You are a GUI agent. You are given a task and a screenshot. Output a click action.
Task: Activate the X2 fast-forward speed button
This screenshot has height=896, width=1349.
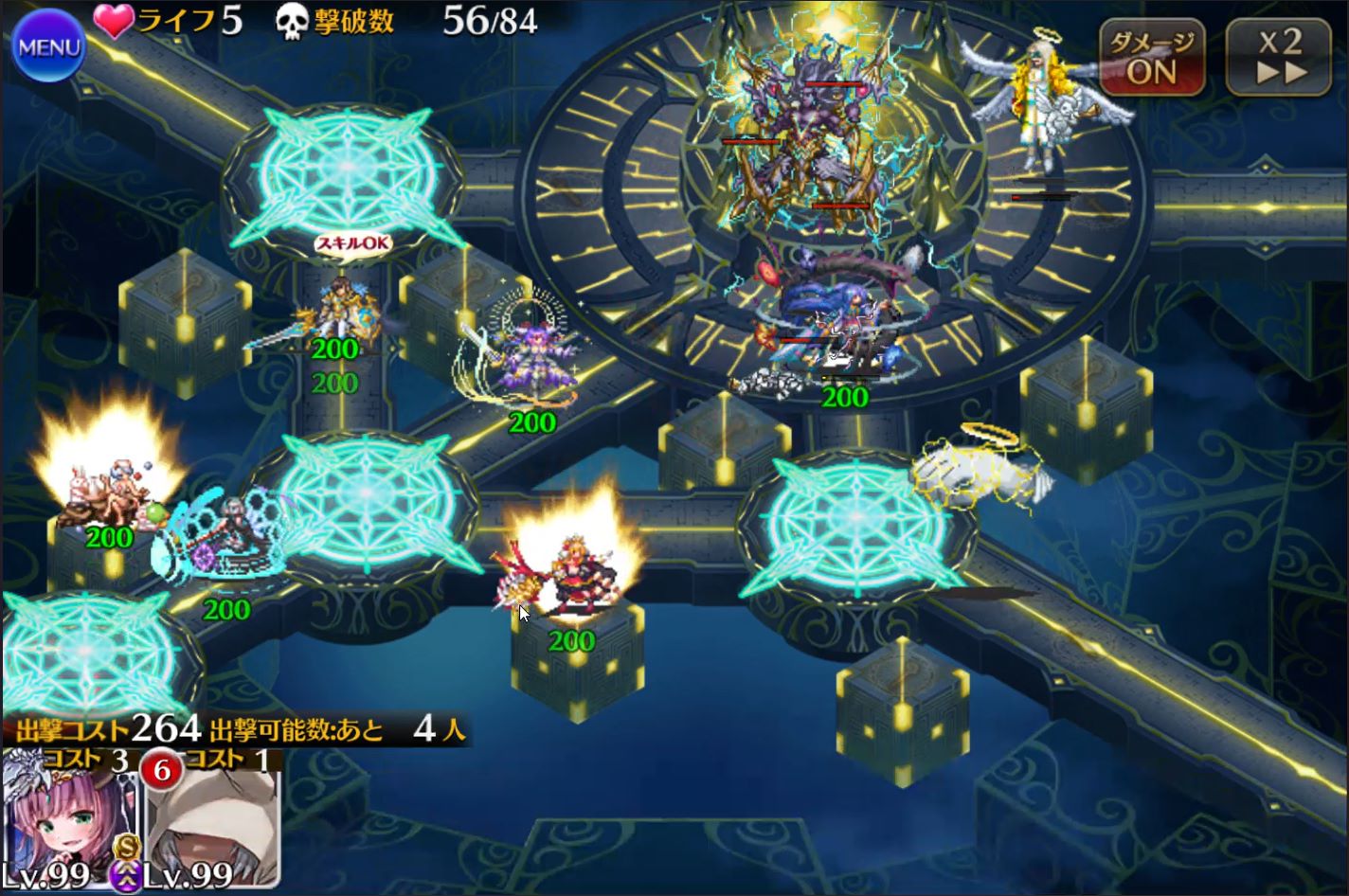pyautogui.click(x=1281, y=58)
